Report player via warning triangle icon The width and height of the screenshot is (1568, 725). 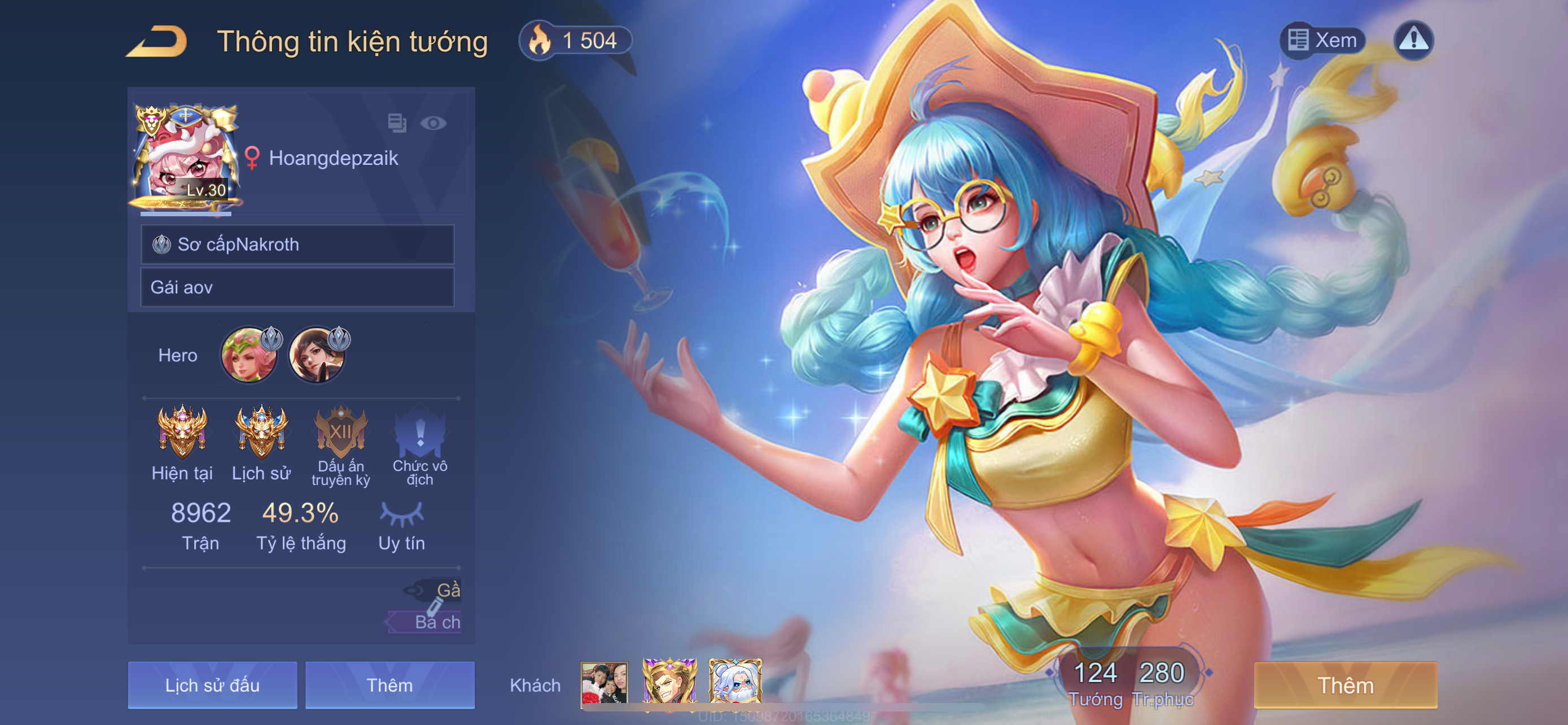(1413, 40)
